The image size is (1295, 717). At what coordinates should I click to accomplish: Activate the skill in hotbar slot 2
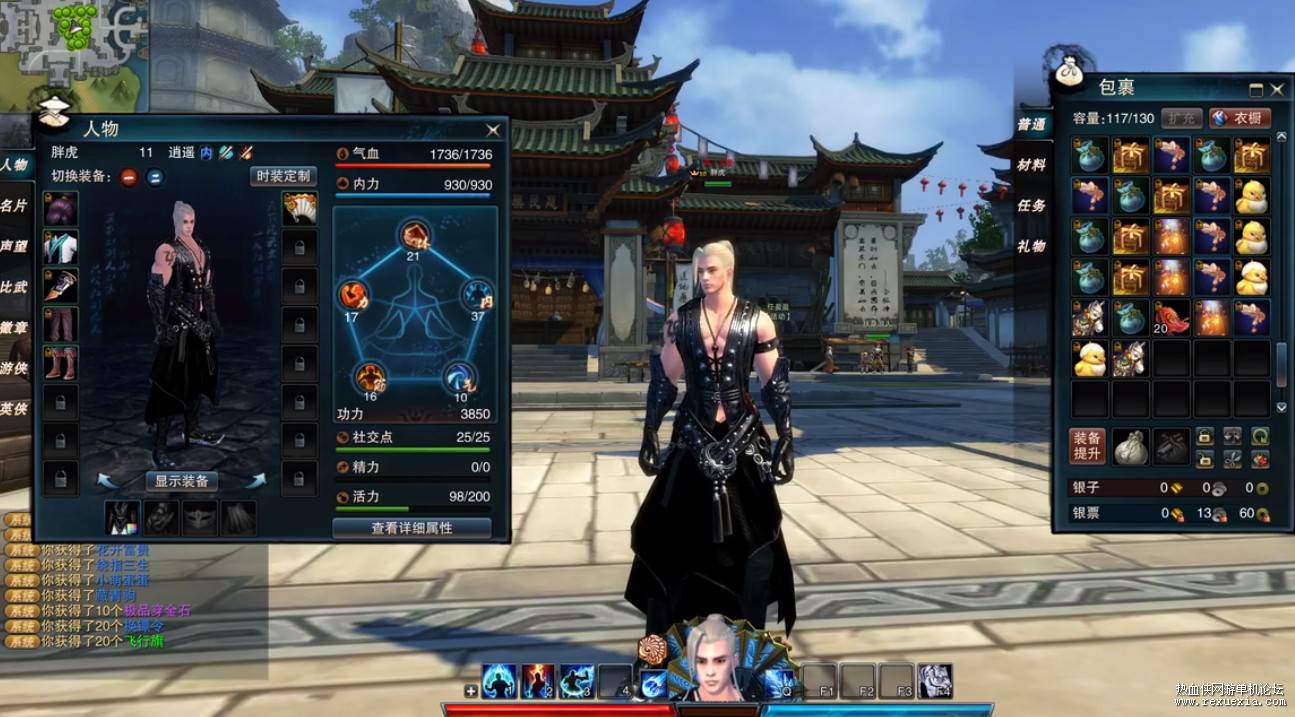[x=538, y=681]
